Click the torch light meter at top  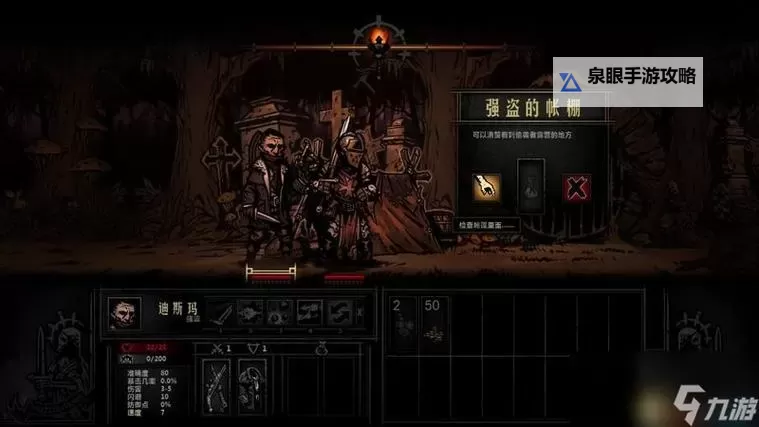click(x=378, y=40)
